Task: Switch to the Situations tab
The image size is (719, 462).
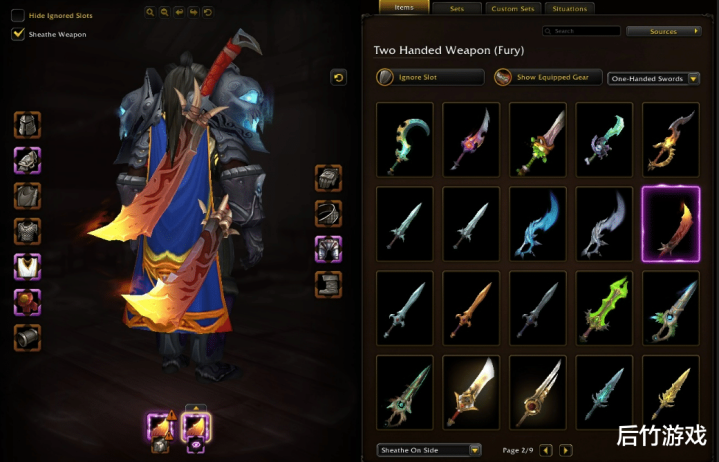Action: (x=569, y=8)
